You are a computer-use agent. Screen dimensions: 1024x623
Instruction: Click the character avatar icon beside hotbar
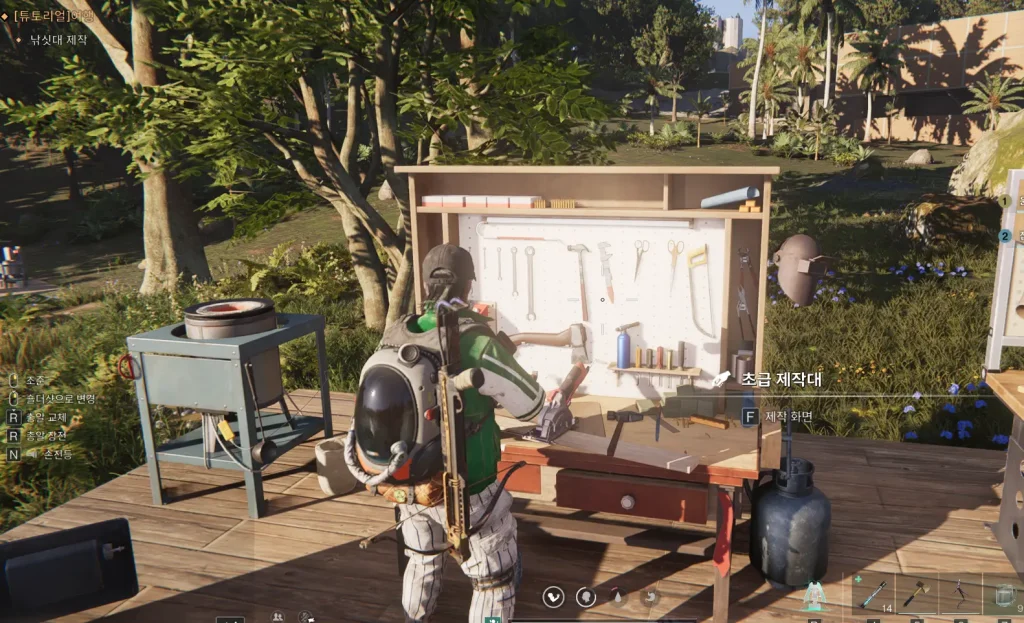[x=816, y=596]
